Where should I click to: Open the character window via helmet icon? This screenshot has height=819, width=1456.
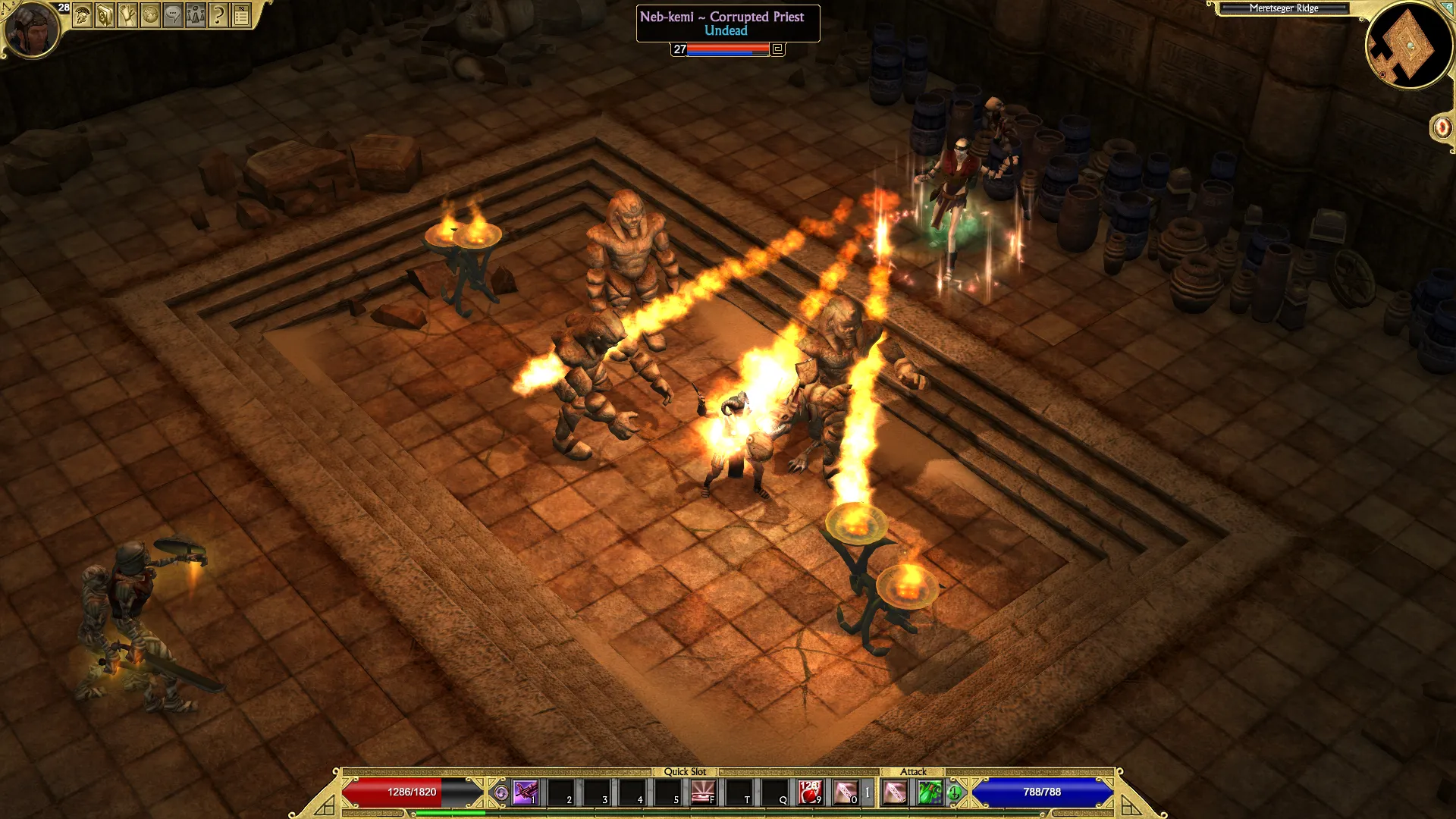coord(83,14)
